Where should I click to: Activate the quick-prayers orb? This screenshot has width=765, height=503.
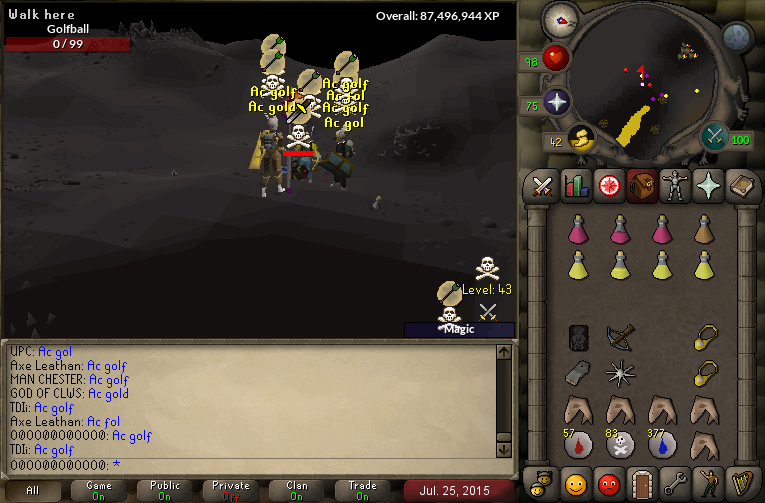point(556,101)
